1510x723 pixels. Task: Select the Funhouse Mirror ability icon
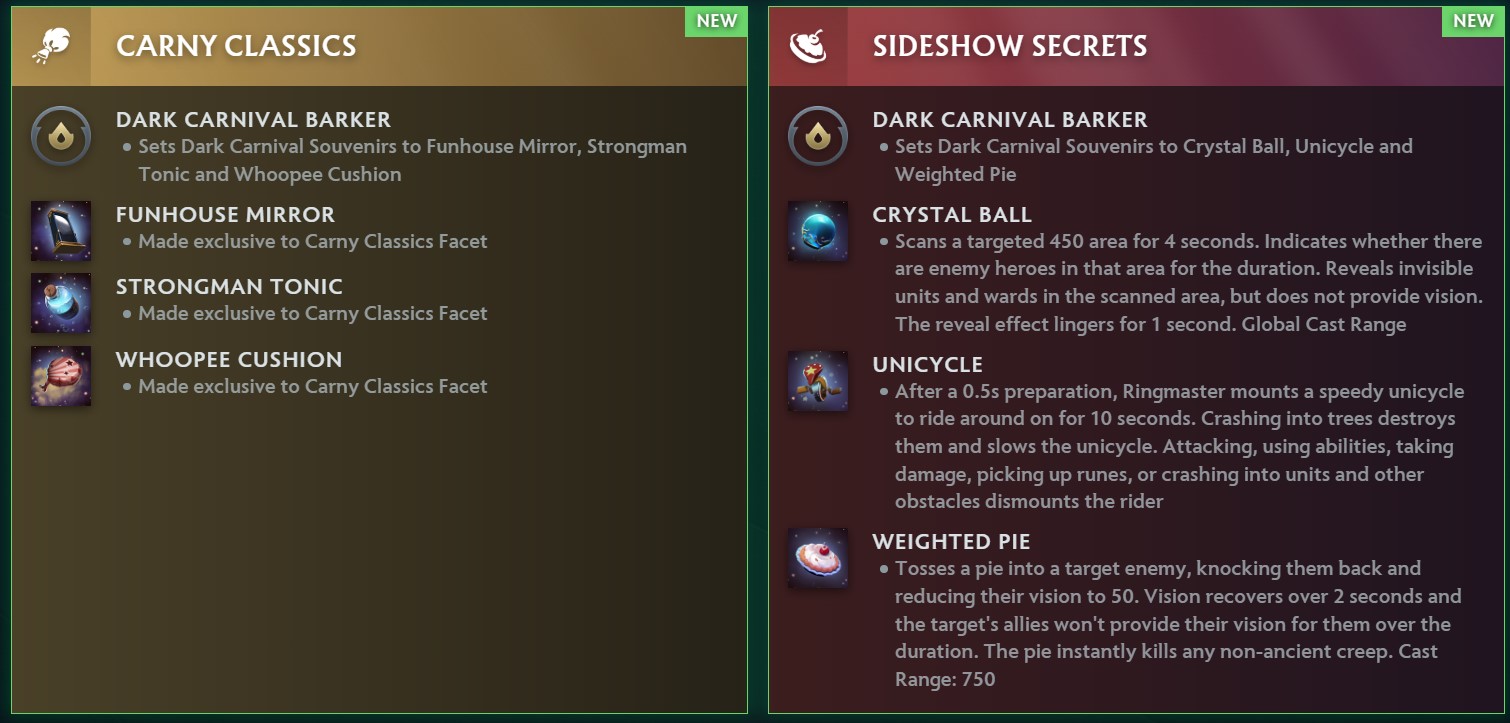point(61,230)
